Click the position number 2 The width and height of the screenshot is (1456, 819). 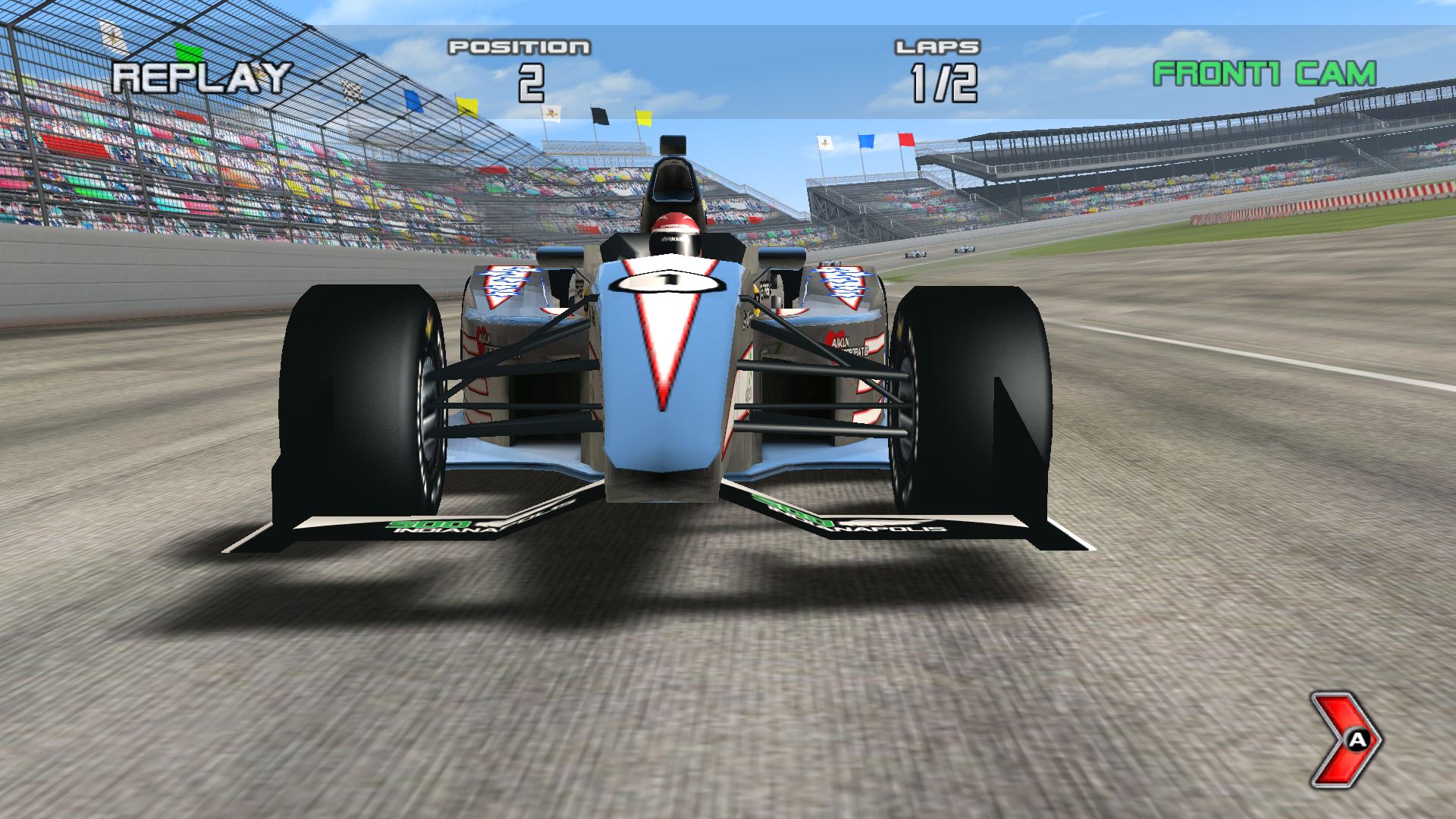(x=533, y=85)
